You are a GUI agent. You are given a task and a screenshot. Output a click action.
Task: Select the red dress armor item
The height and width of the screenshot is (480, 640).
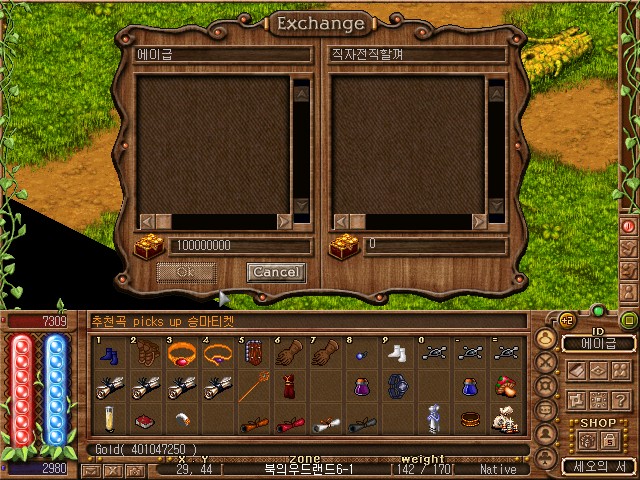click(x=287, y=386)
